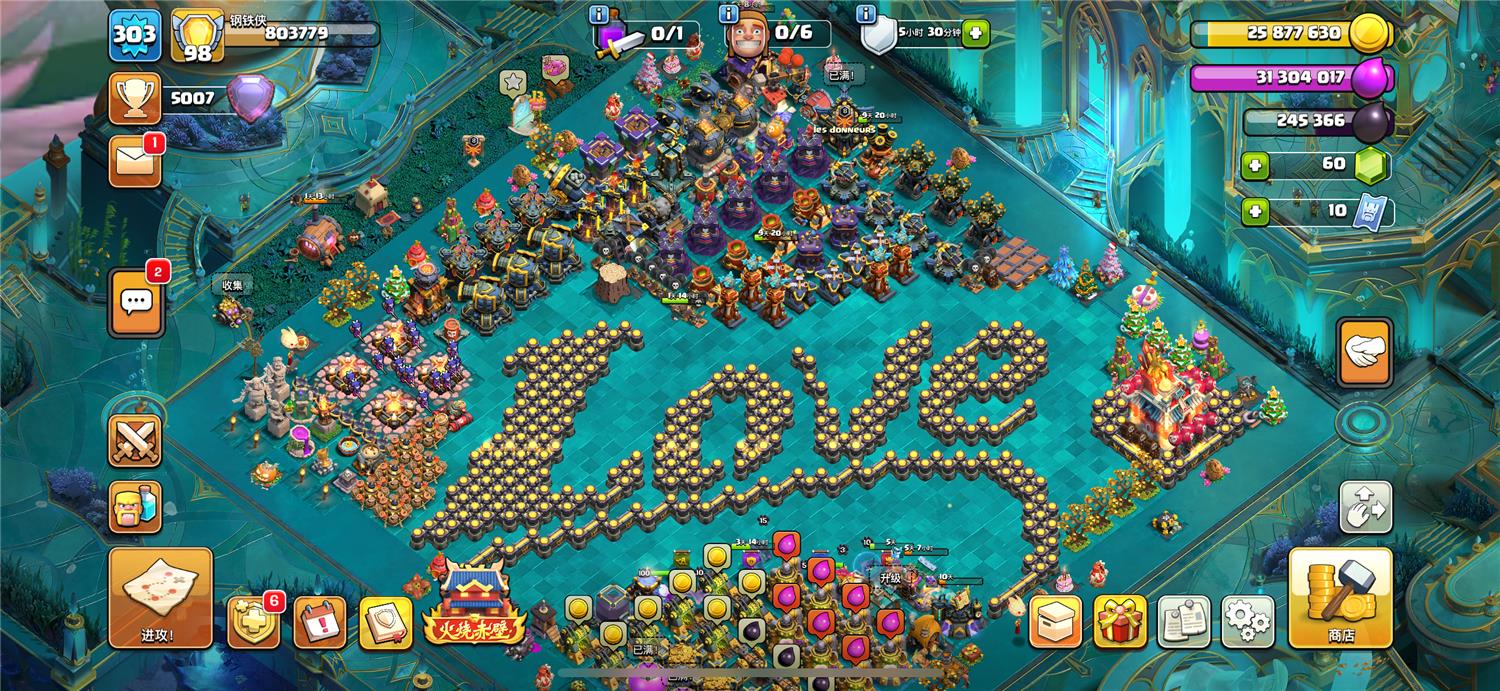Screen dimensions: 1500x691
Task: Show troop info above sword icon
Action: (x=600, y=15)
